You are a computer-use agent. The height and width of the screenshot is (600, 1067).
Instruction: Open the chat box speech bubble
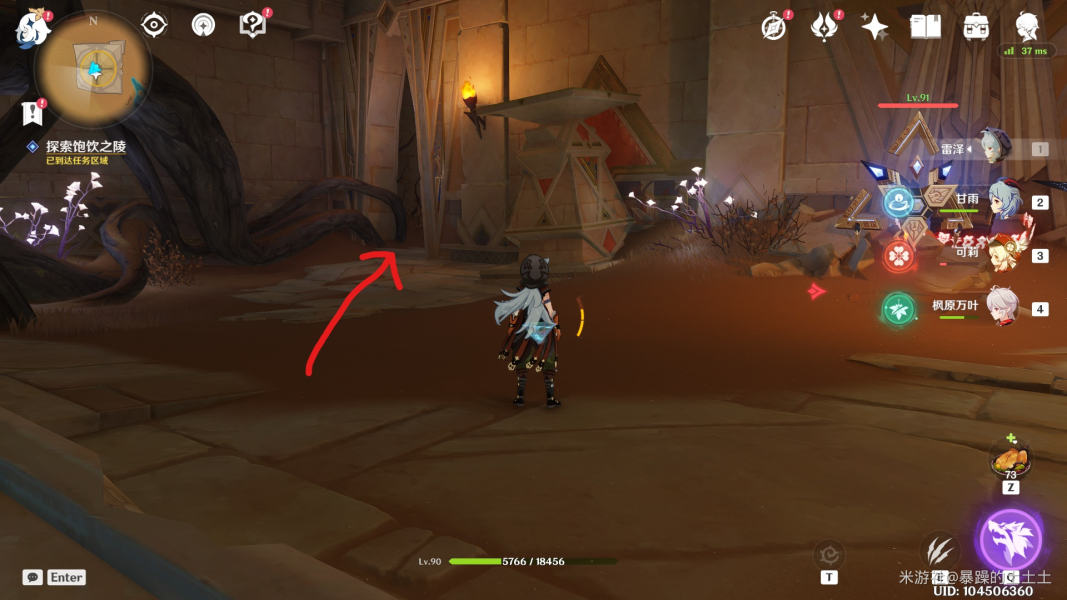(33, 577)
